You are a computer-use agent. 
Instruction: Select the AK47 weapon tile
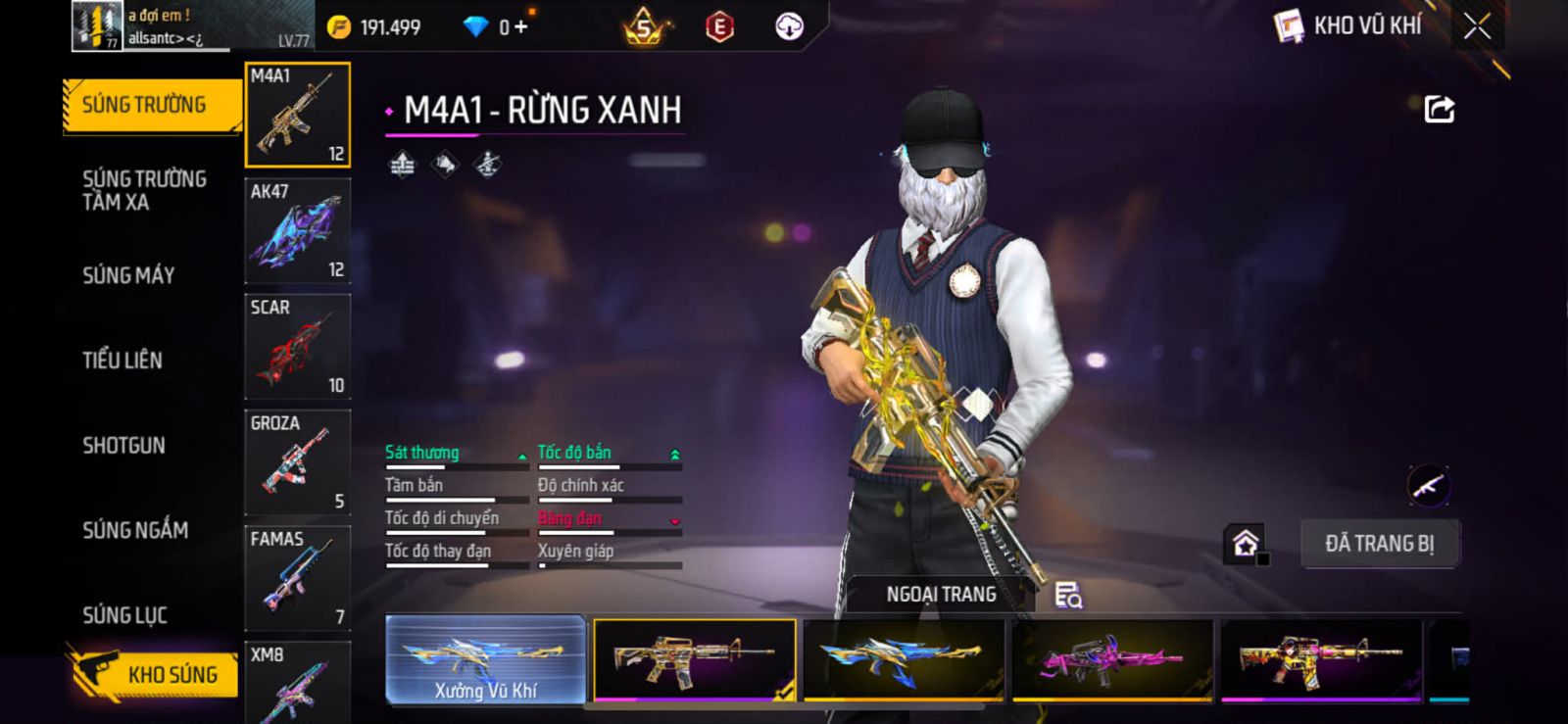tap(297, 231)
